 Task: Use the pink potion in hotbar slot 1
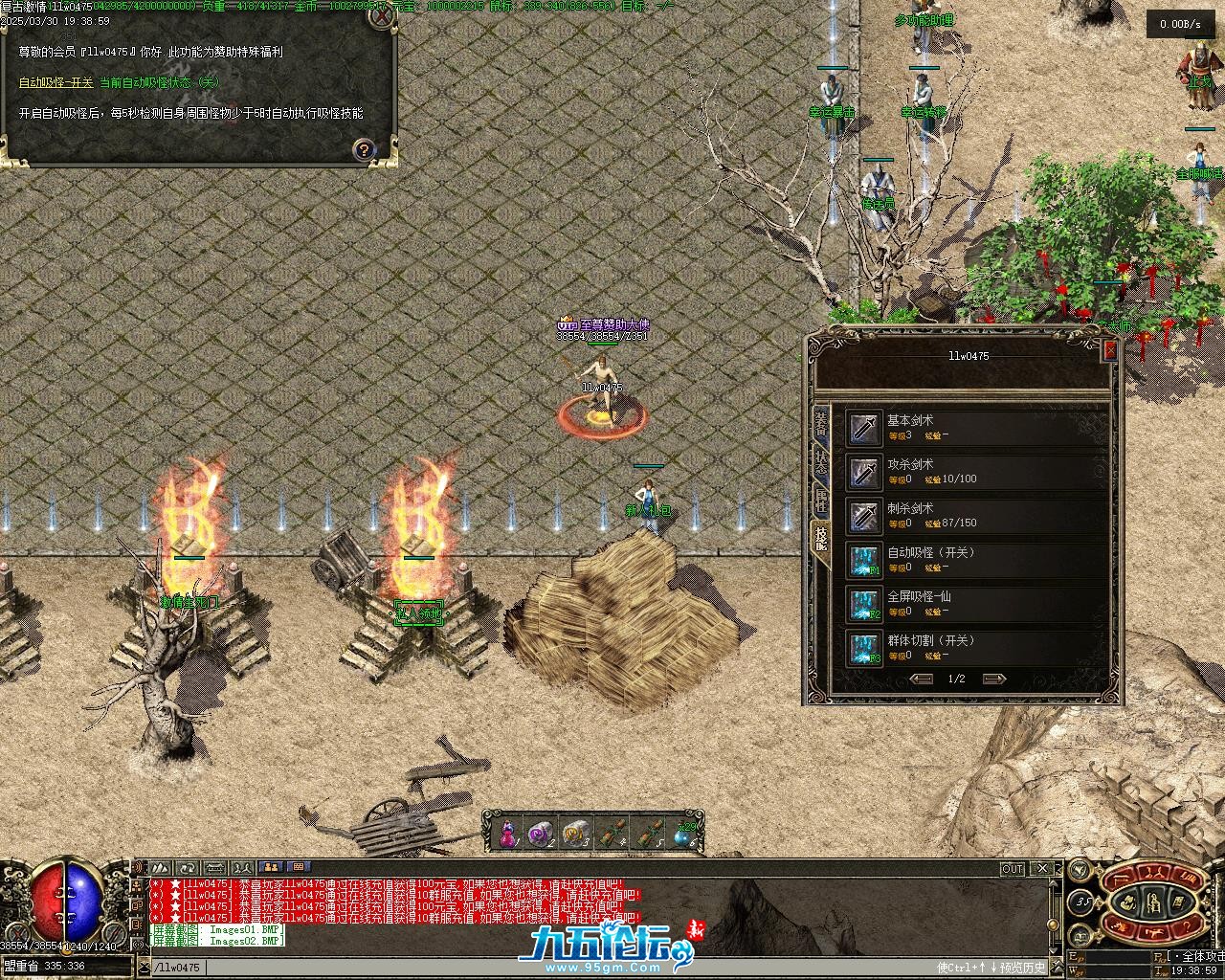point(507,833)
